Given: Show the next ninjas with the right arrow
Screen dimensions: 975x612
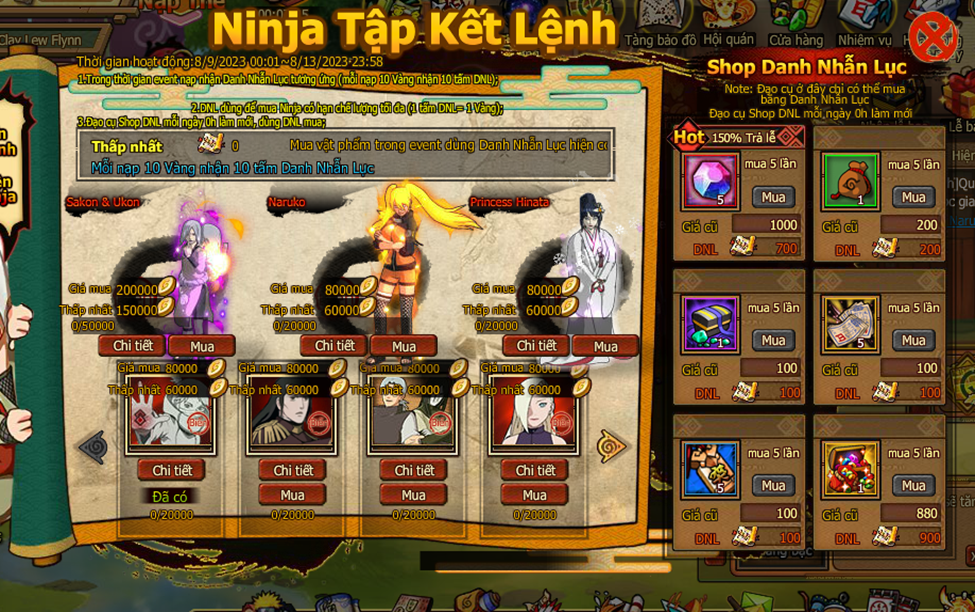Looking at the screenshot, I should pyautogui.click(x=611, y=446).
